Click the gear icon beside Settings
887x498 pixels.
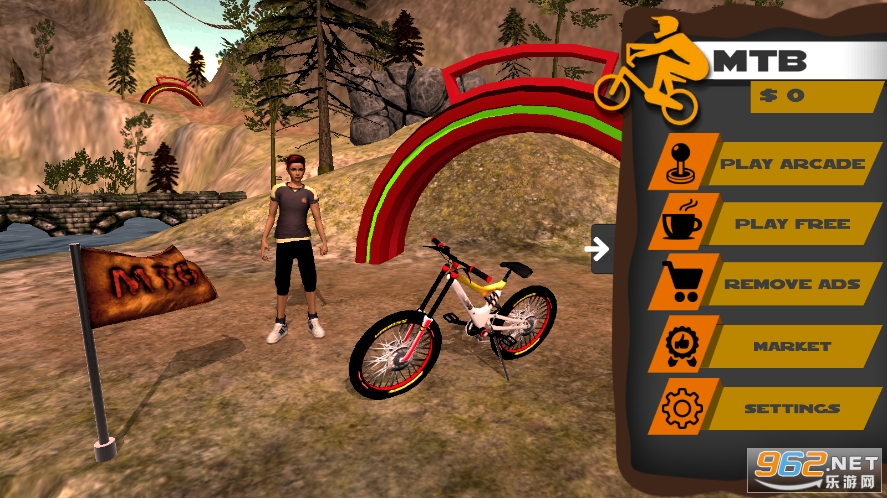click(684, 407)
